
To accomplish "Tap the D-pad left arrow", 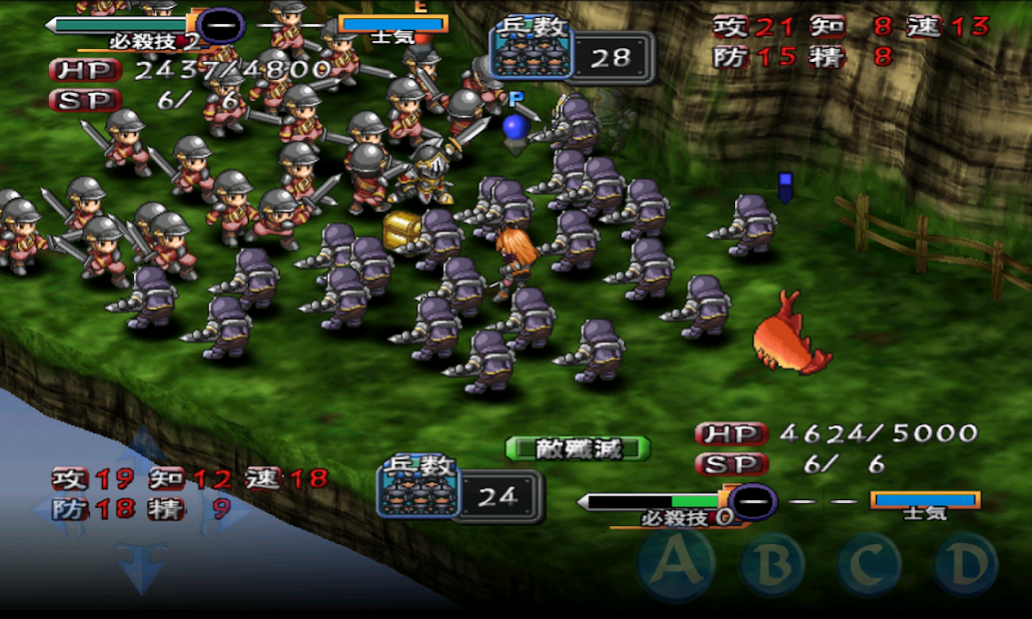I will 52,508.
